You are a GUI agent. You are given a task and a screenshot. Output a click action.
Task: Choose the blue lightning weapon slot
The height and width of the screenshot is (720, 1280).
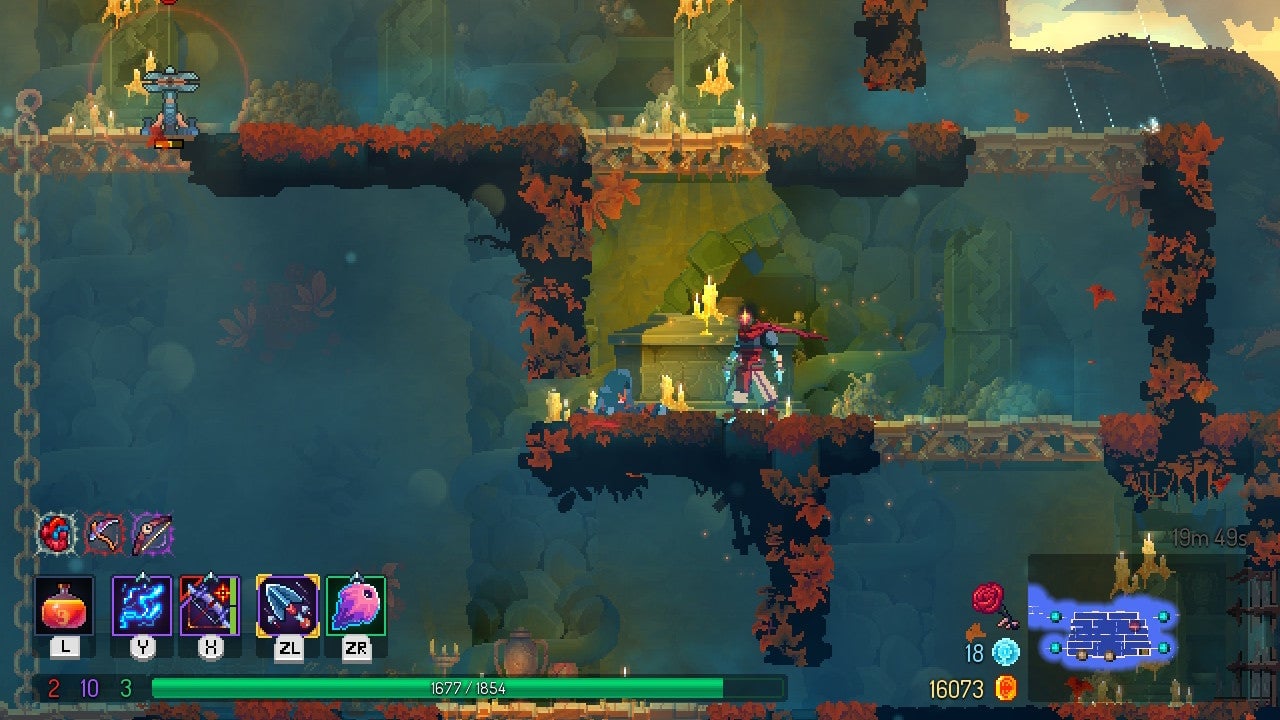[141, 605]
